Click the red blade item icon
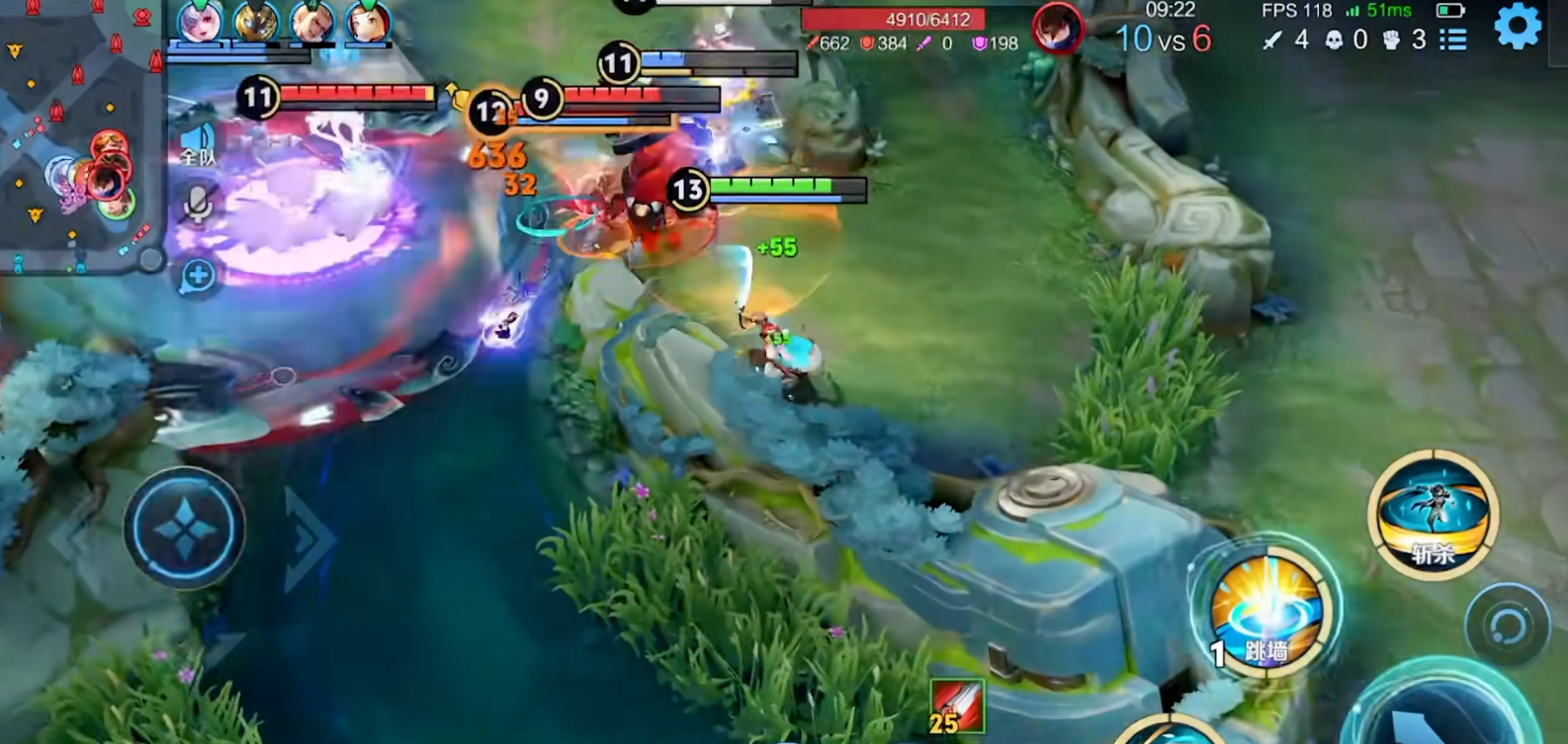The image size is (1568, 744). click(956, 706)
